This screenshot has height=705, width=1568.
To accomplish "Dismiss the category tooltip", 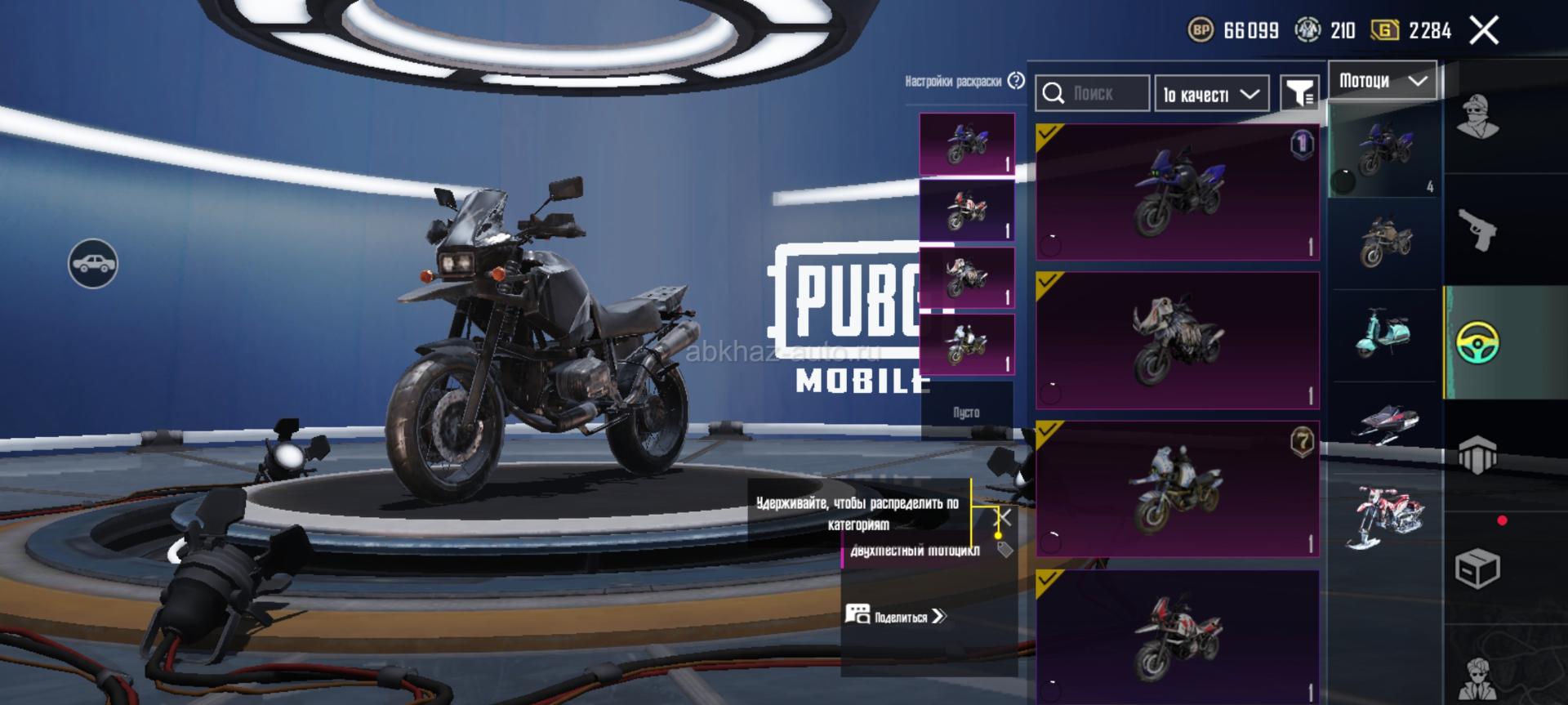I will (1004, 518).
